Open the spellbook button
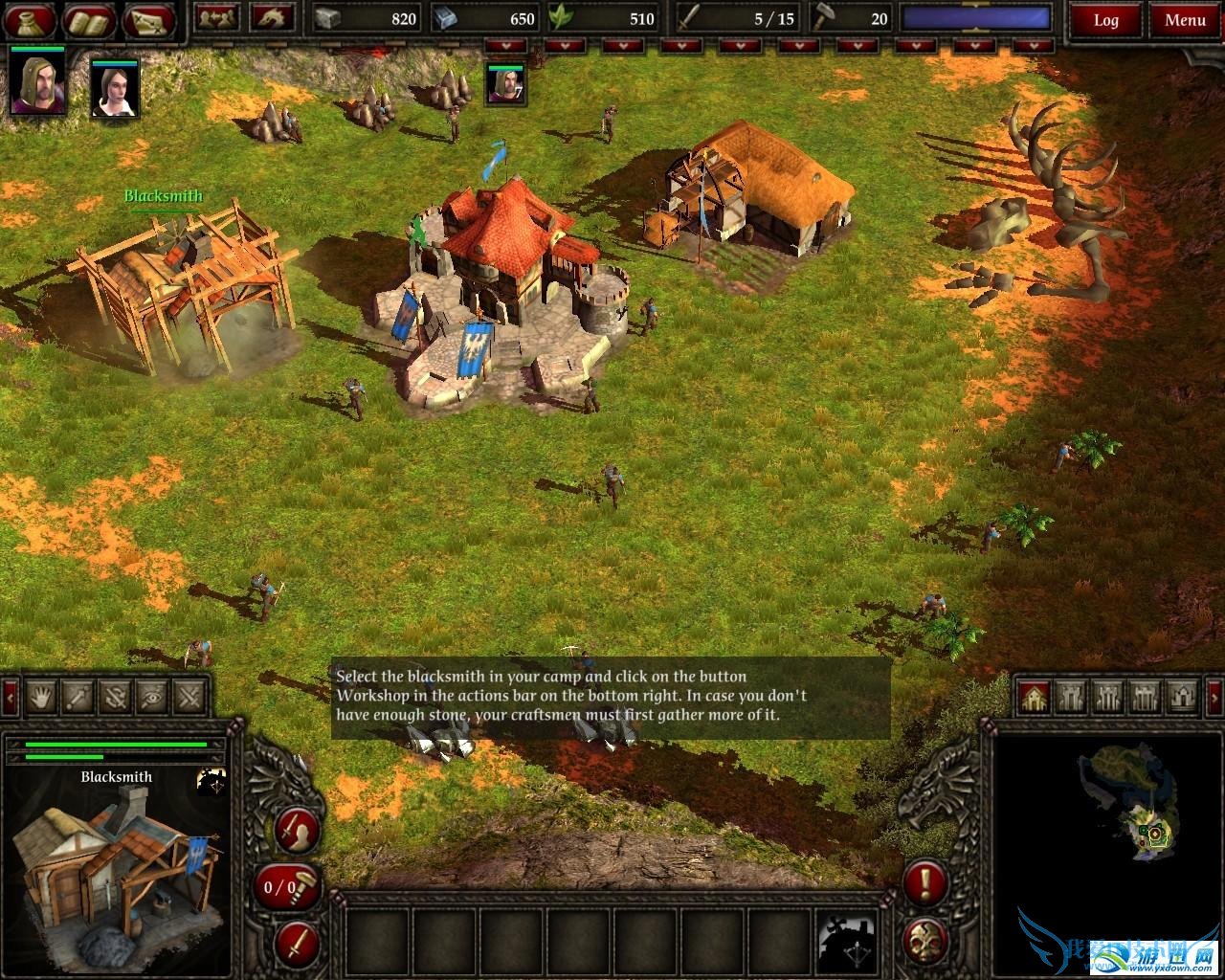Screen dimensions: 1225x980 click(x=90, y=19)
